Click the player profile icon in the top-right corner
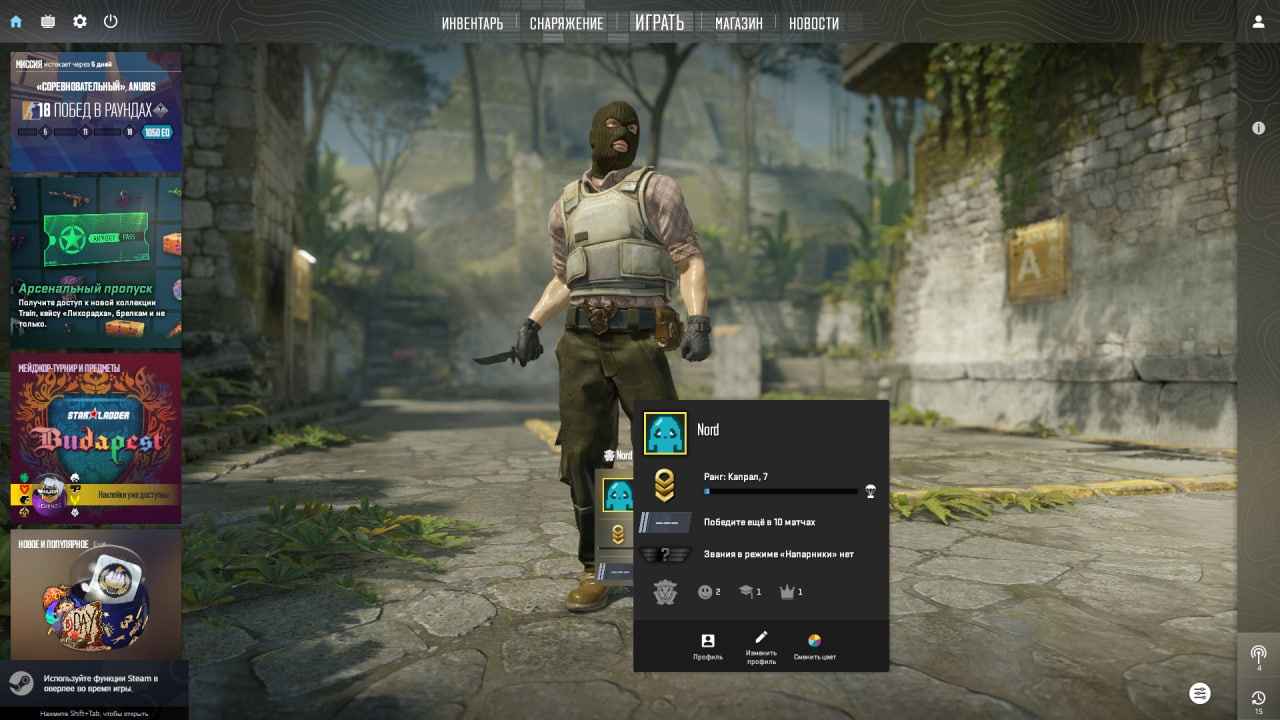This screenshot has height=720, width=1280. (x=1258, y=21)
